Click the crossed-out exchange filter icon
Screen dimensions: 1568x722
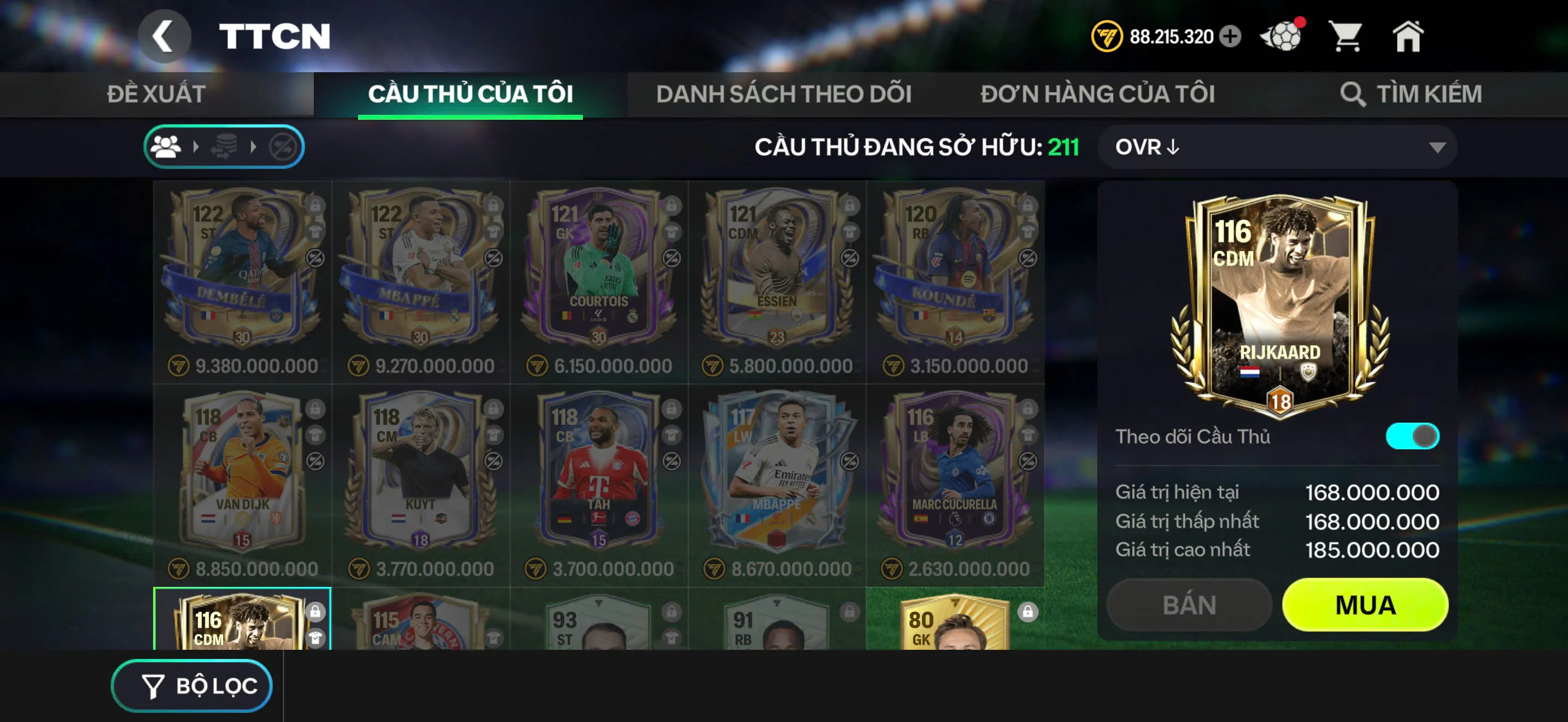pyautogui.click(x=284, y=146)
